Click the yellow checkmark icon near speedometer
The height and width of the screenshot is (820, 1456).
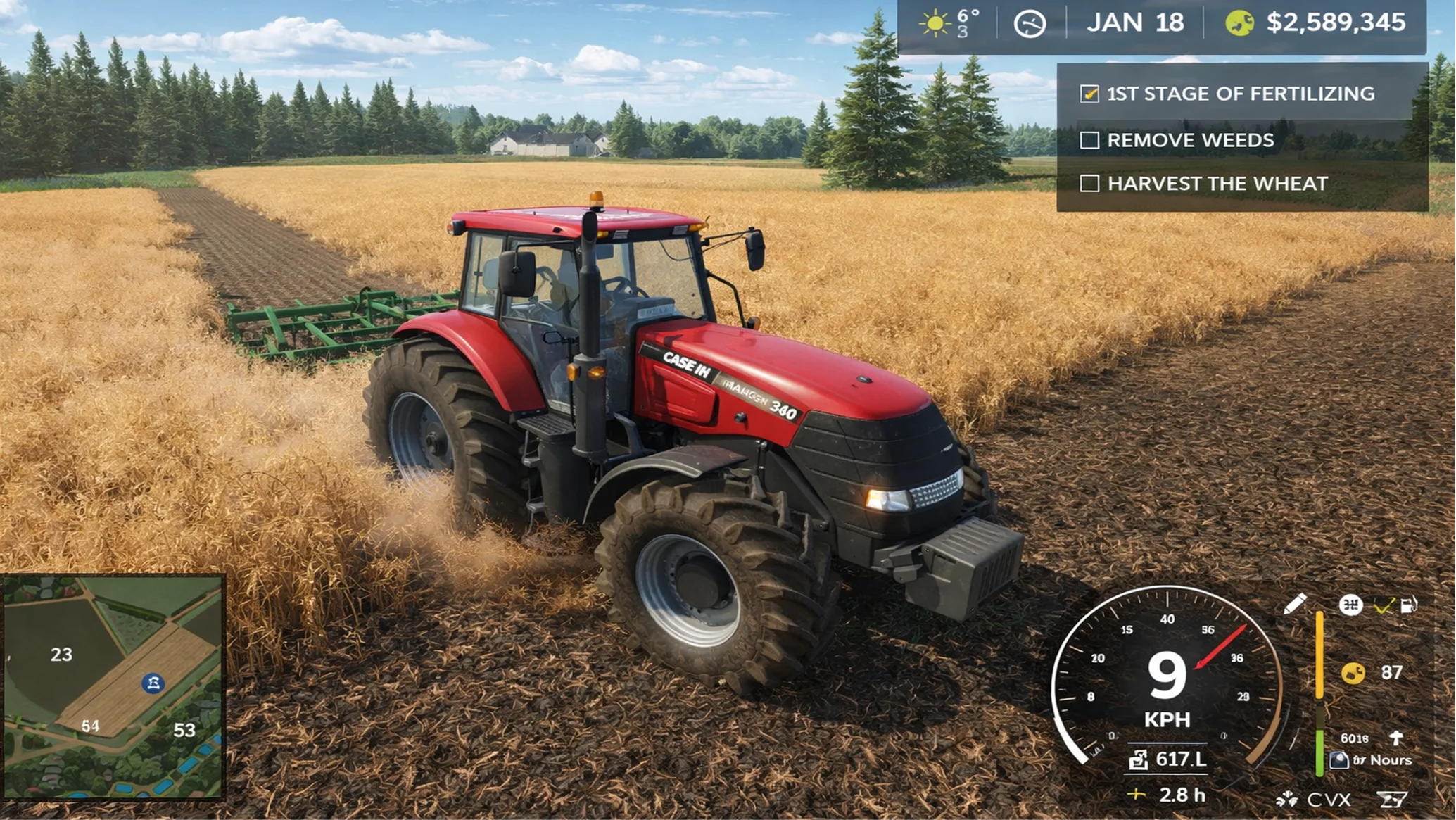point(1383,606)
